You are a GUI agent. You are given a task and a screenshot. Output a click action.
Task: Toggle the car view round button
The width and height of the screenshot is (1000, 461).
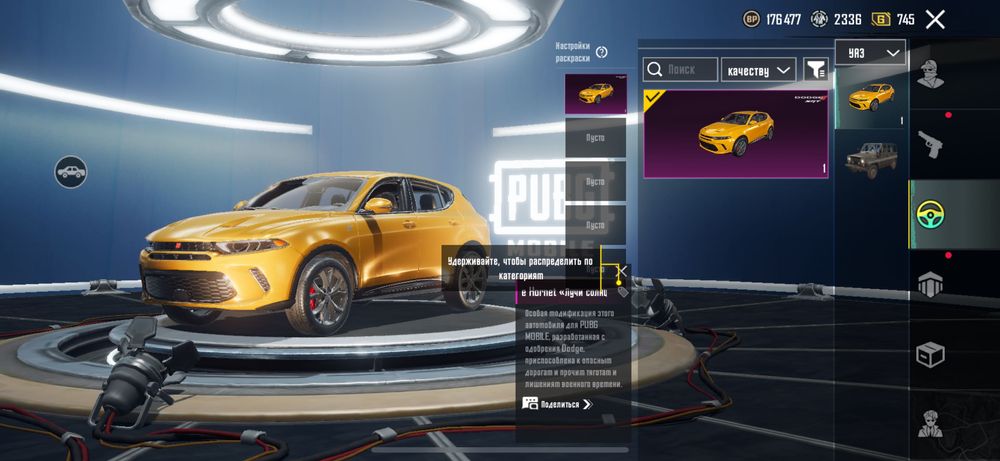click(70, 171)
